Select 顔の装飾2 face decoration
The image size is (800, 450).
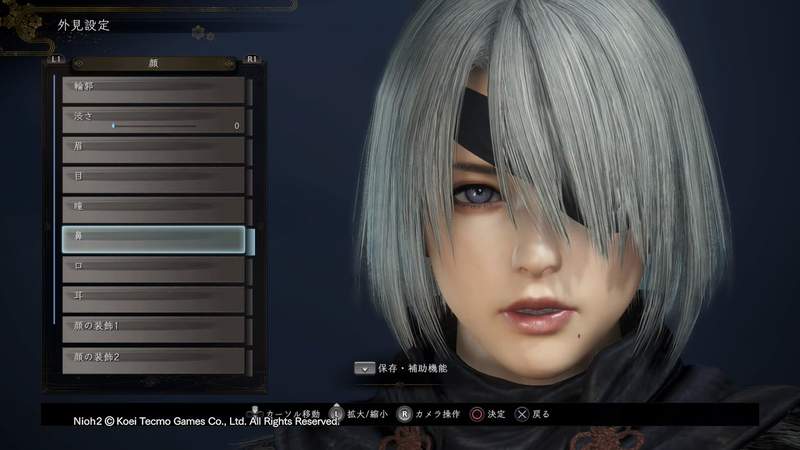pos(153,358)
